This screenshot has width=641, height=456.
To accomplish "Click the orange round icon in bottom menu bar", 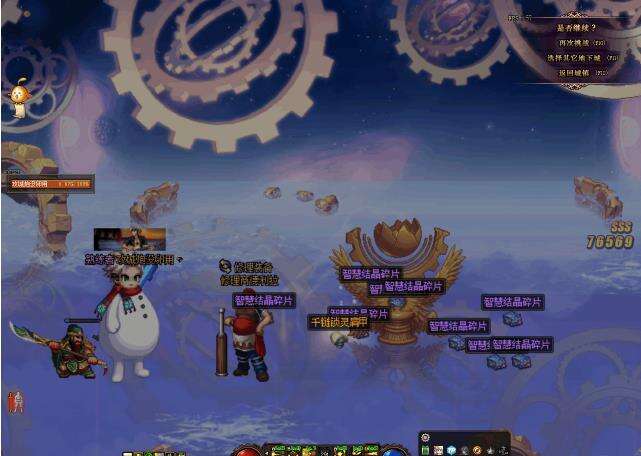I will (x=477, y=449).
